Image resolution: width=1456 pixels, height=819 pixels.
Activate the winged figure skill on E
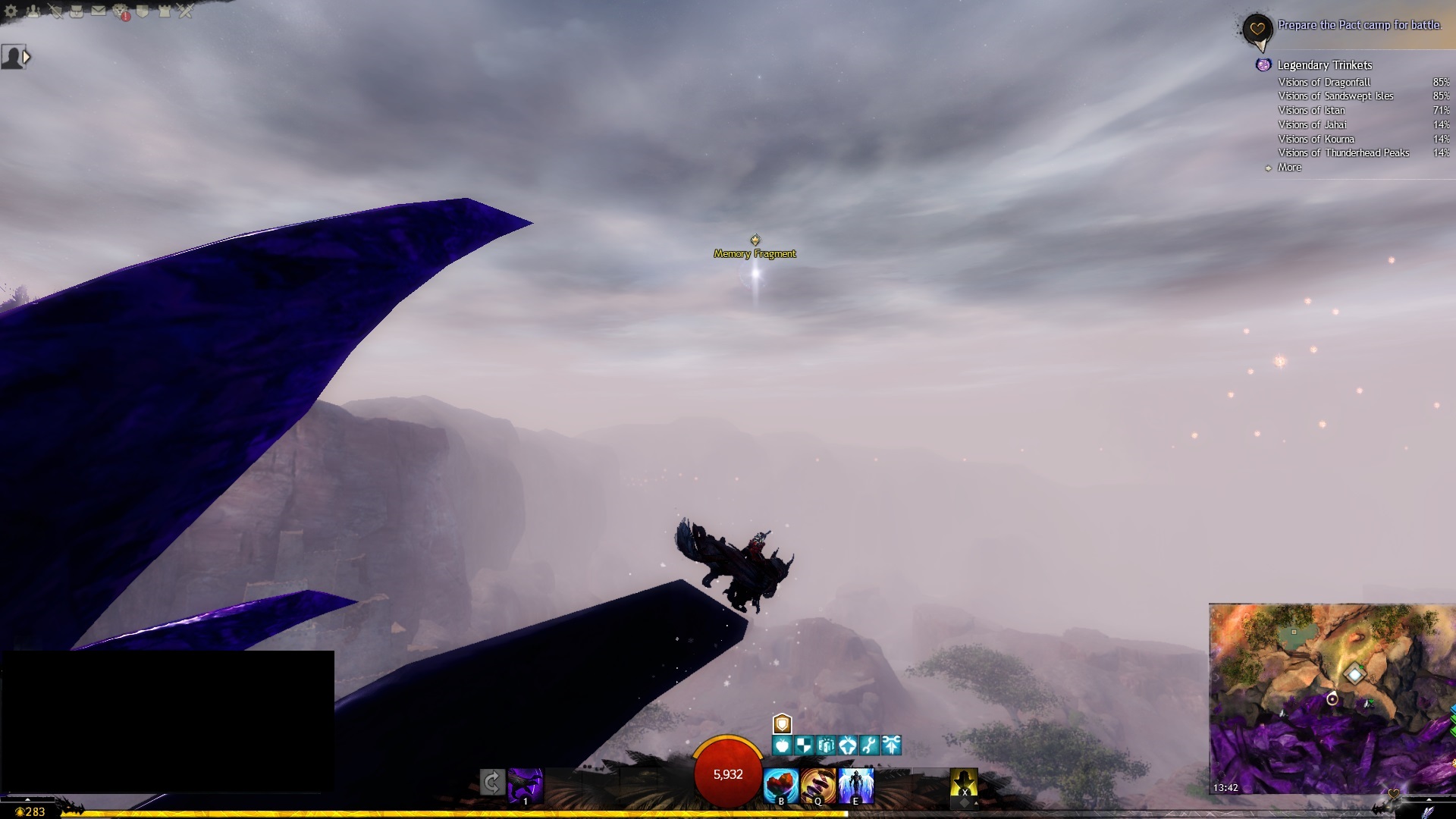coord(856,786)
